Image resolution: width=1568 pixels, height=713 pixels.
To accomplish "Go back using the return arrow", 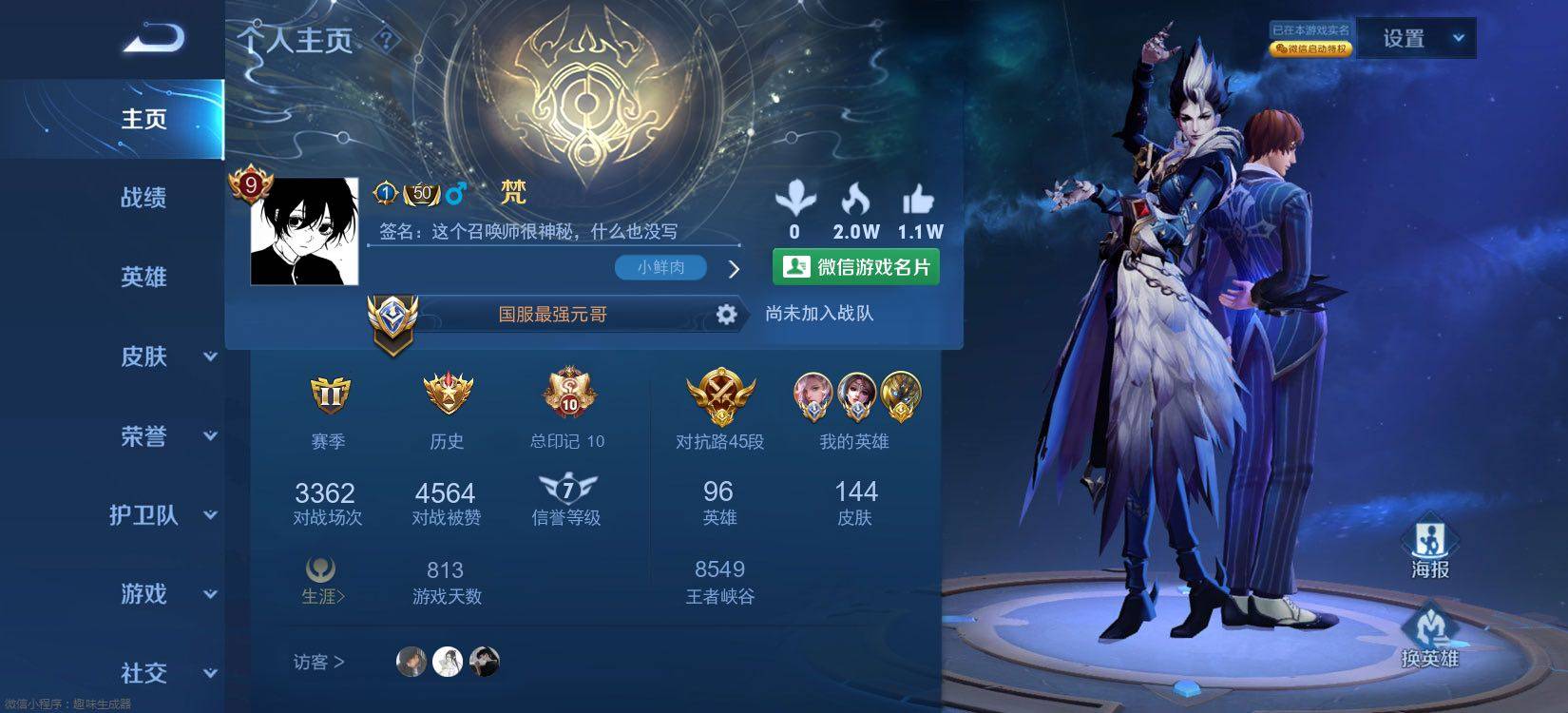I will click(152, 38).
